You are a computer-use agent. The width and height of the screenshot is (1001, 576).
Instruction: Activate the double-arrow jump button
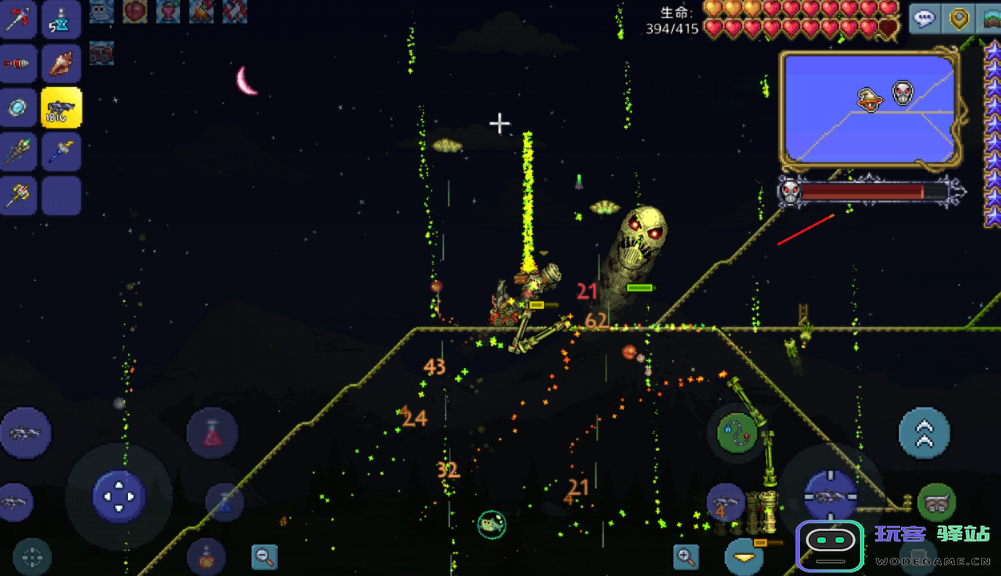point(924,433)
